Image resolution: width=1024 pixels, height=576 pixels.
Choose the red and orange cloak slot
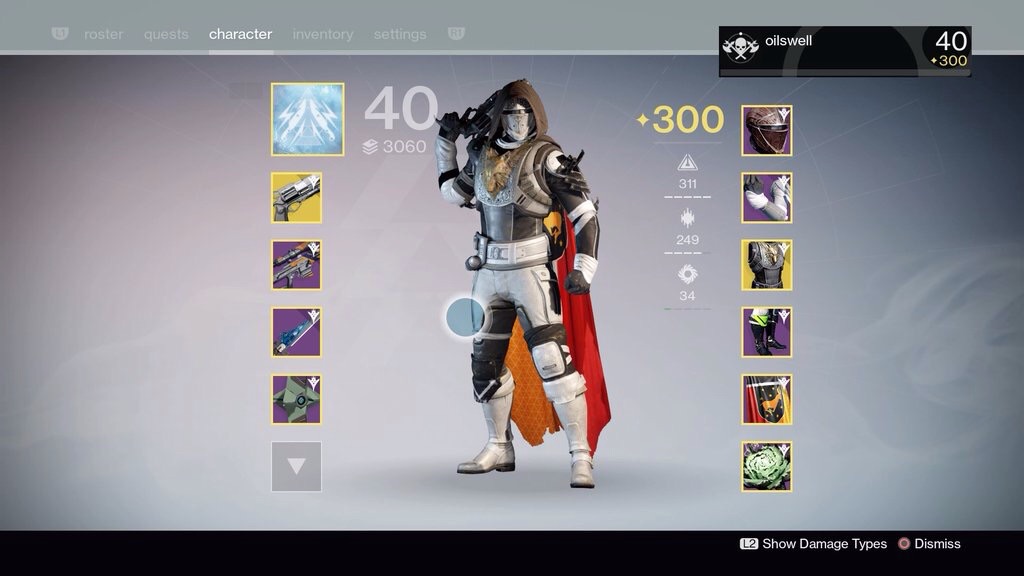click(x=767, y=399)
